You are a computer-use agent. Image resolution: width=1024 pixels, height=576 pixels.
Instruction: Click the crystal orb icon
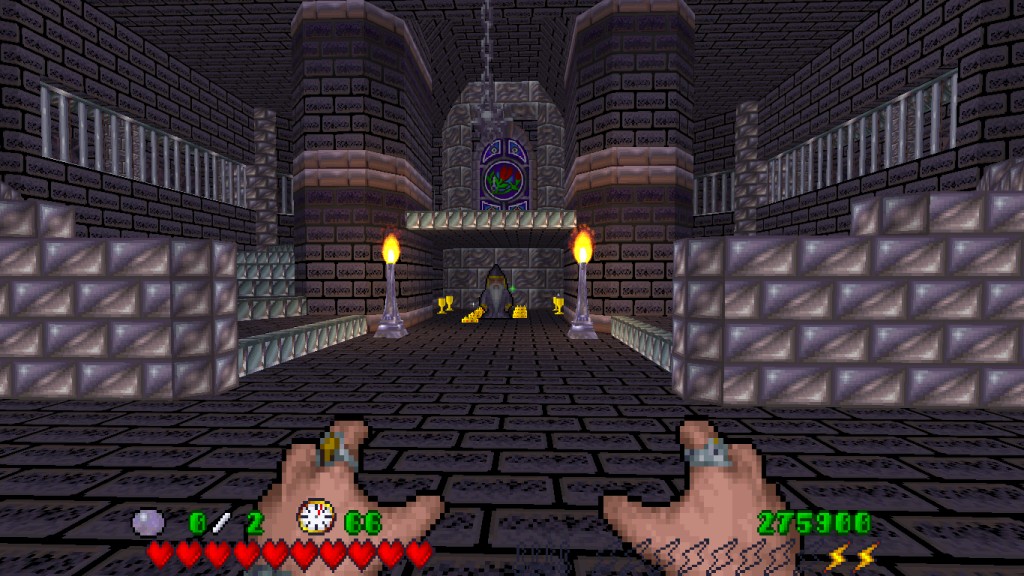click(x=148, y=522)
